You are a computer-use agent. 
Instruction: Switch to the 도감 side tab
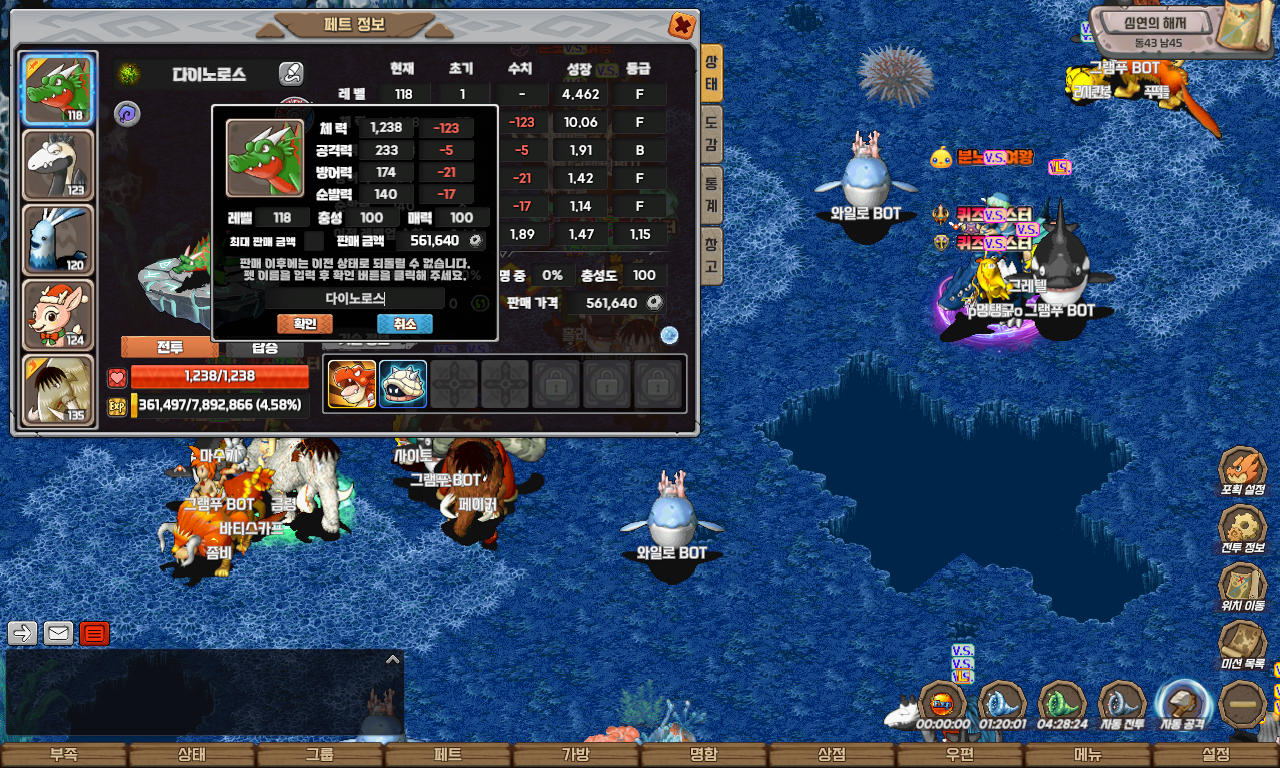pos(710,134)
